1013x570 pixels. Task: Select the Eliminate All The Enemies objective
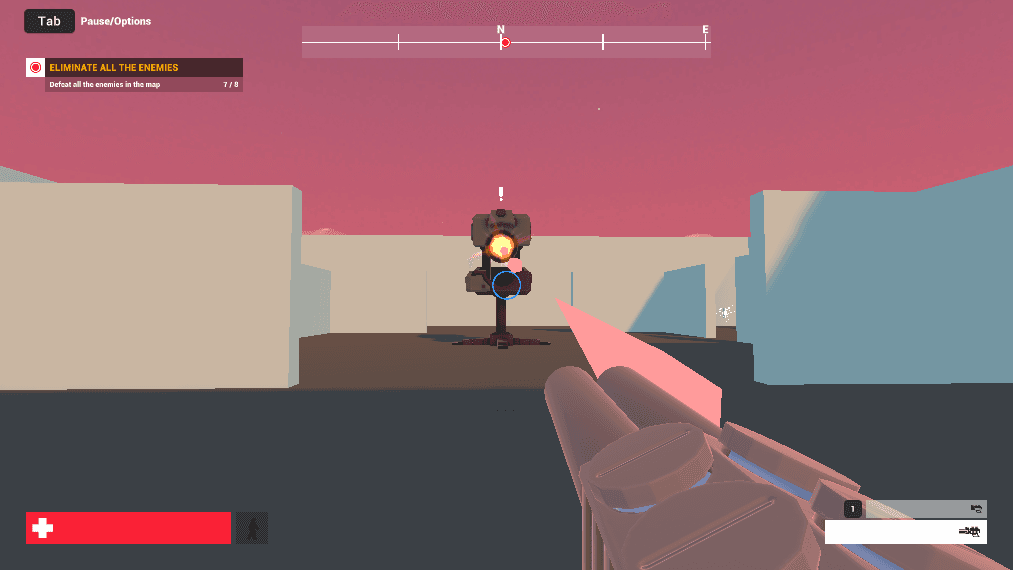[135, 68]
